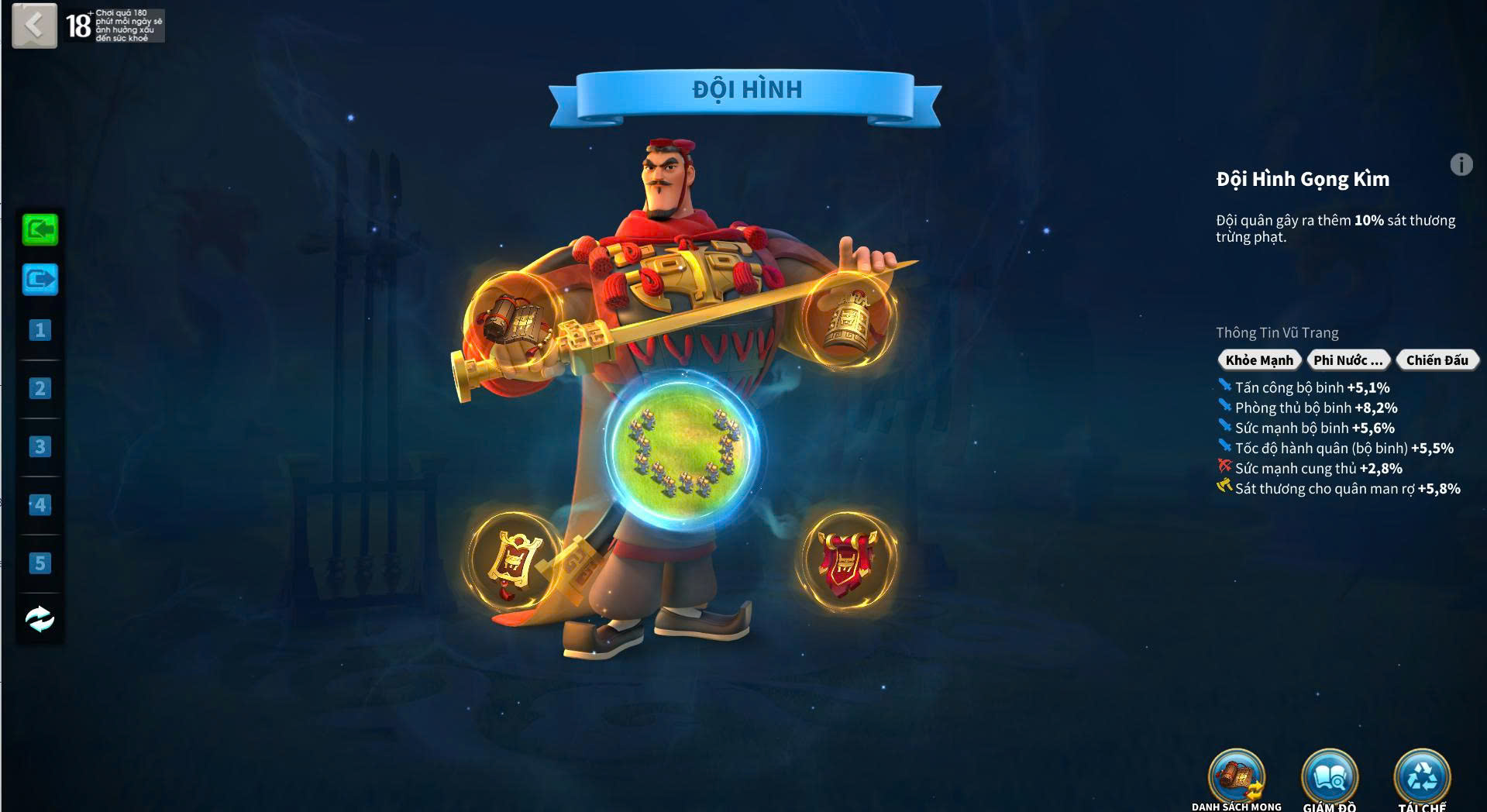The height and width of the screenshot is (812, 1487).
Task: Select armament preset slot 1
Action: click(40, 331)
